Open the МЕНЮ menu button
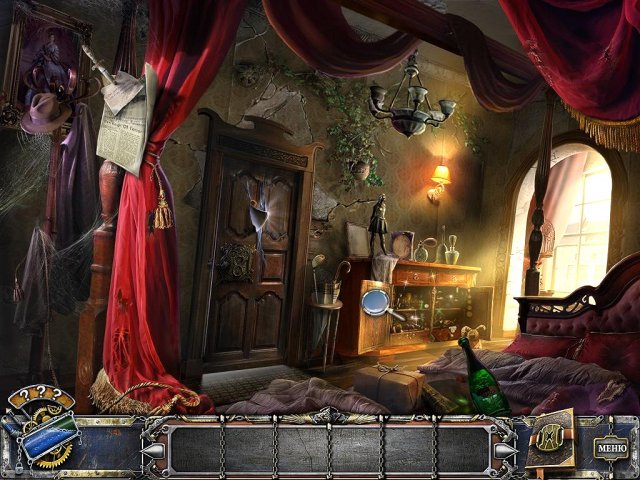The width and height of the screenshot is (640, 480). point(608,446)
